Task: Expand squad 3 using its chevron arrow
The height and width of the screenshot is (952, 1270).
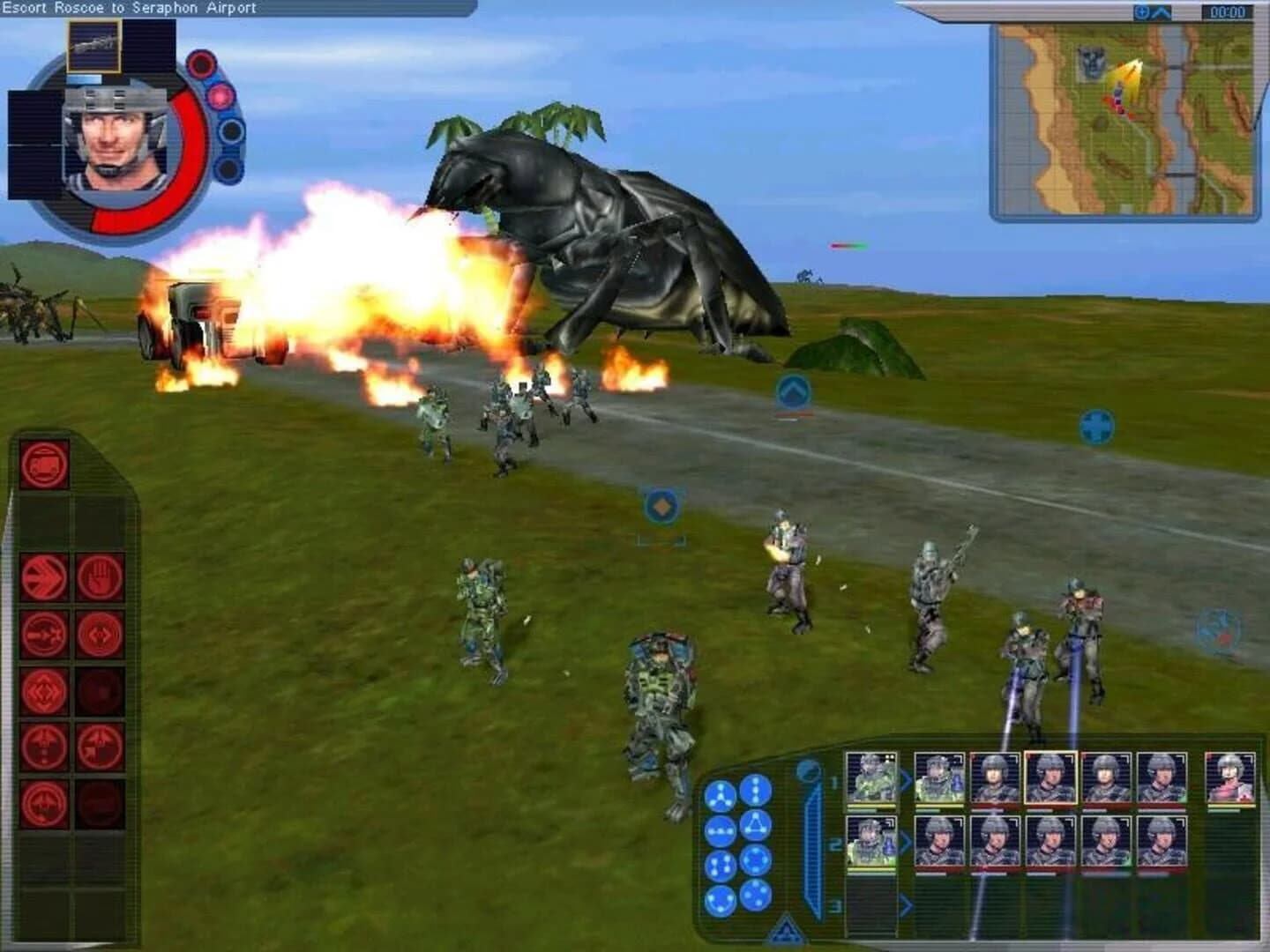Action: click(x=908, y=904)
